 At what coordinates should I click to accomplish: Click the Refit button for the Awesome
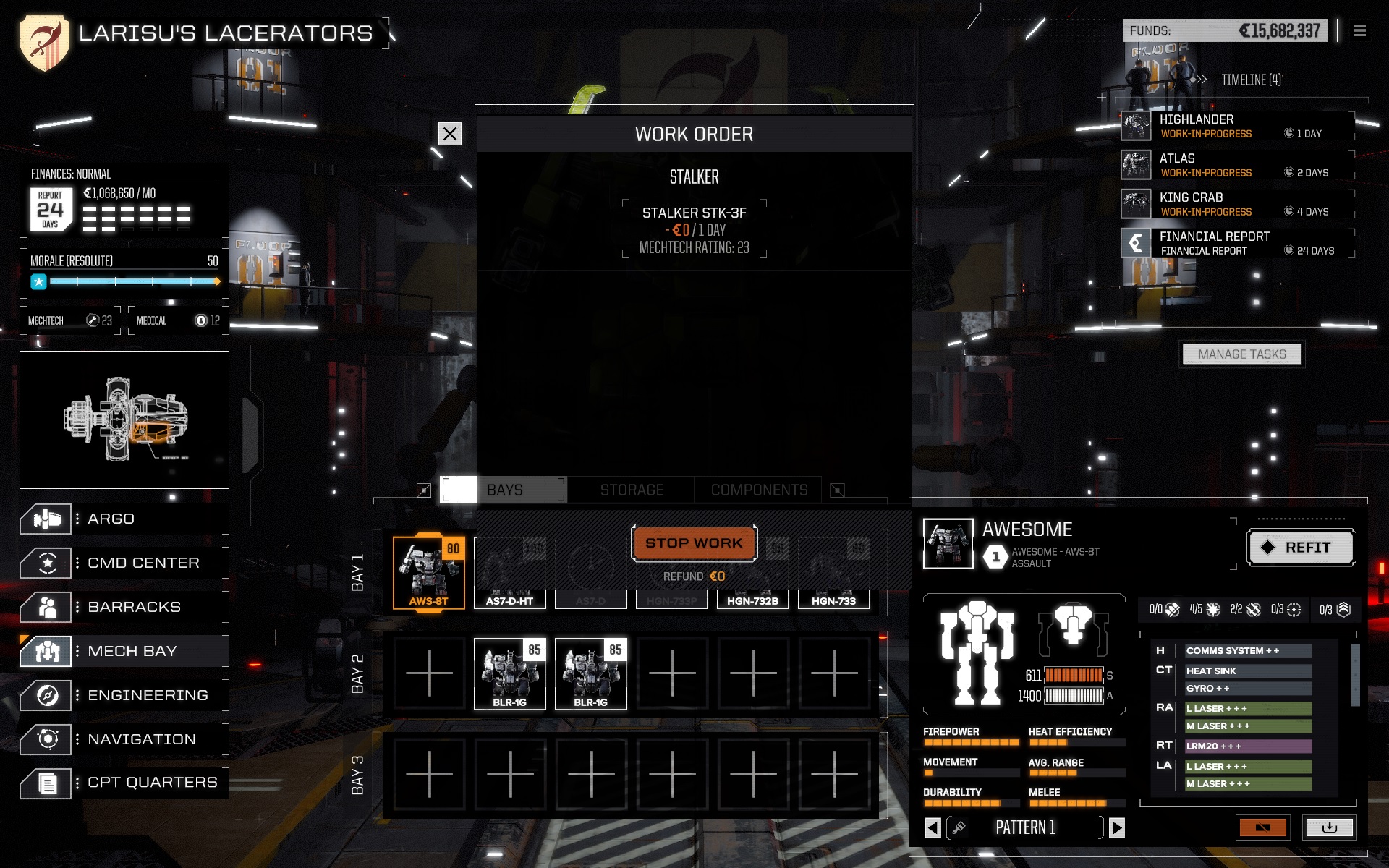pyautogui.click(x=1301, y=548)
